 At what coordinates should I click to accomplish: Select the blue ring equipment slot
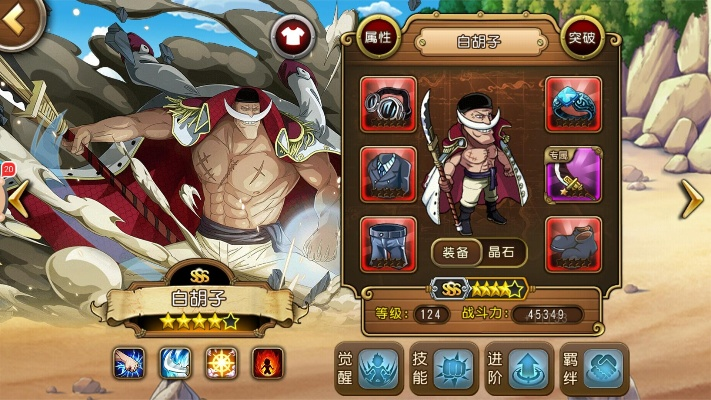tap(574, 103)
